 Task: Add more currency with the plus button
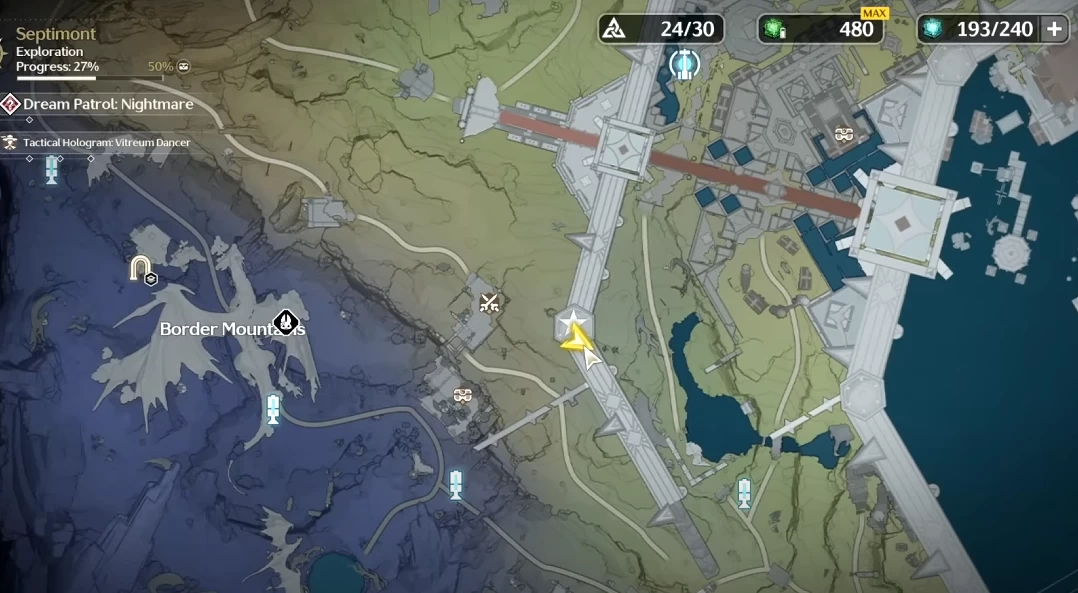point(1054,29)
